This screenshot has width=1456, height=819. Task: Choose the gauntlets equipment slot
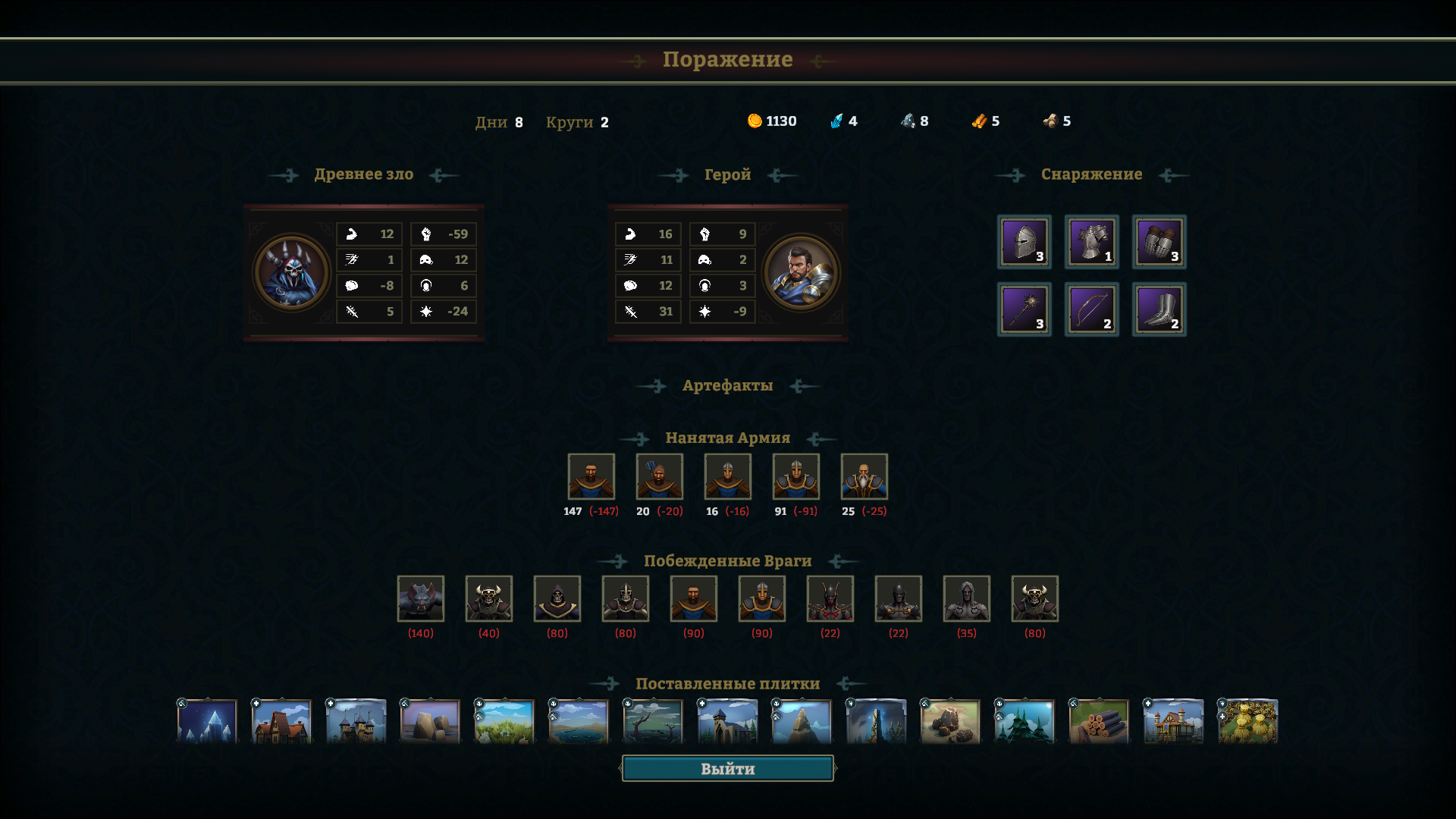point(1159,242)
